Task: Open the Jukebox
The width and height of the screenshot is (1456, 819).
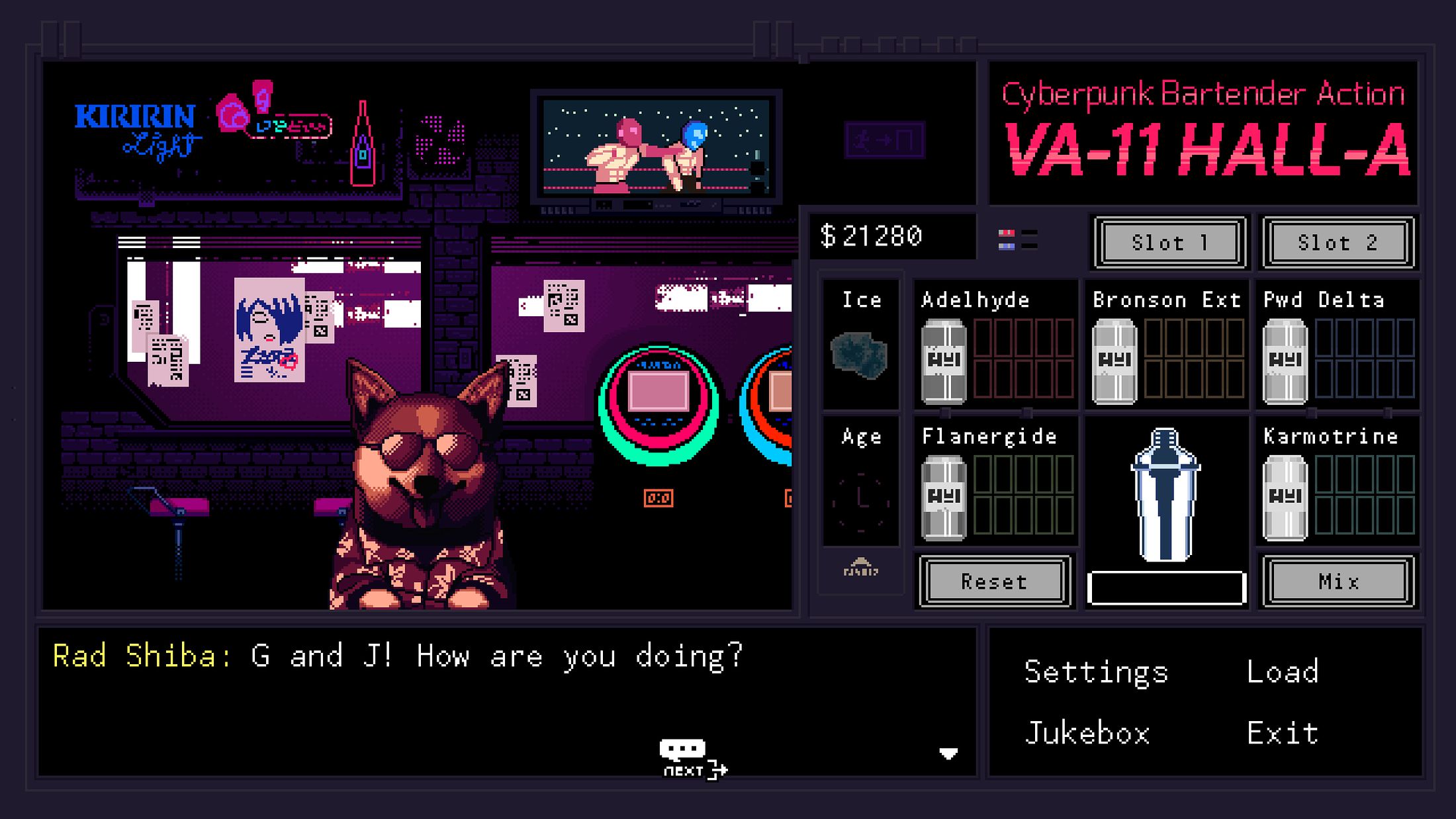Action: pyautogui.click(x=1087, y=734)
